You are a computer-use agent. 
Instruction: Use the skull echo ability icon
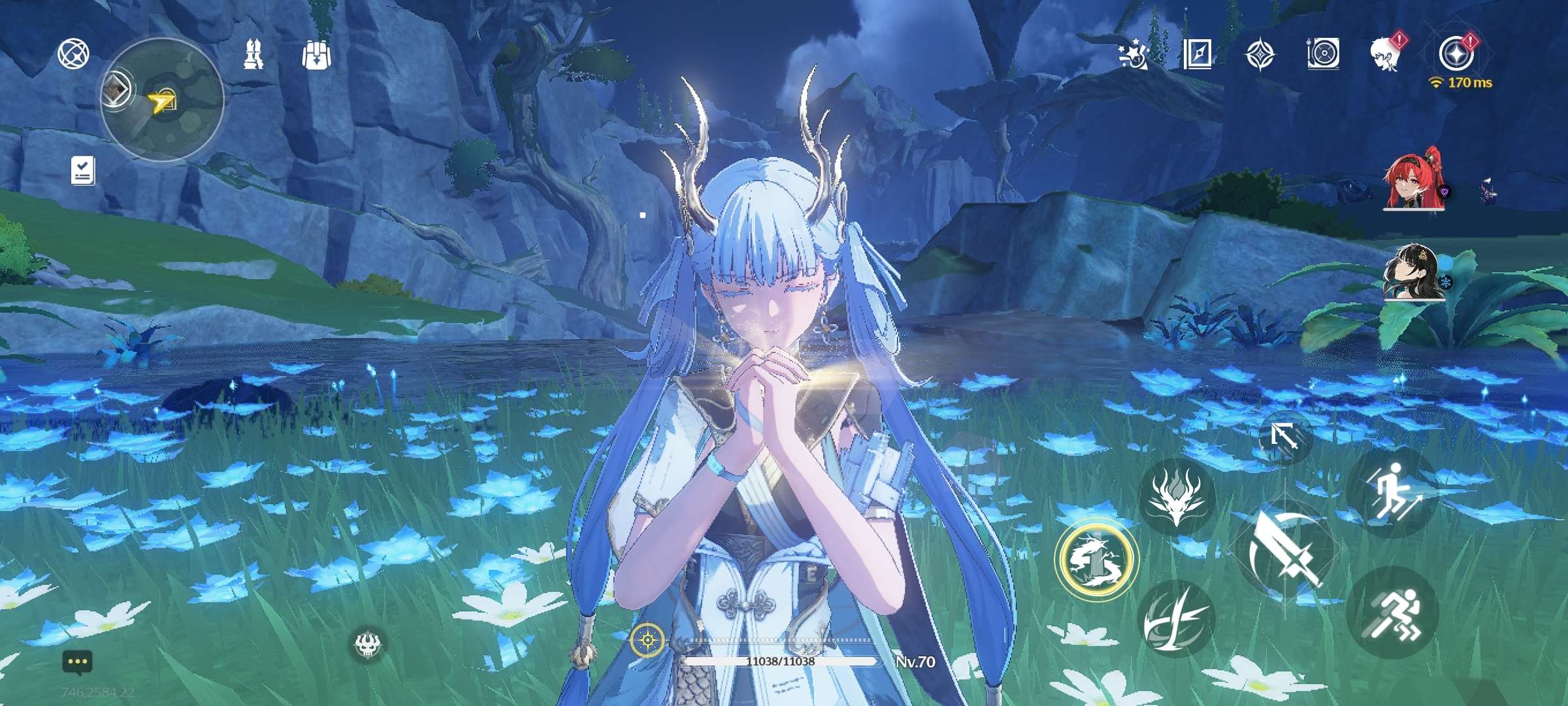click(368, 644)
